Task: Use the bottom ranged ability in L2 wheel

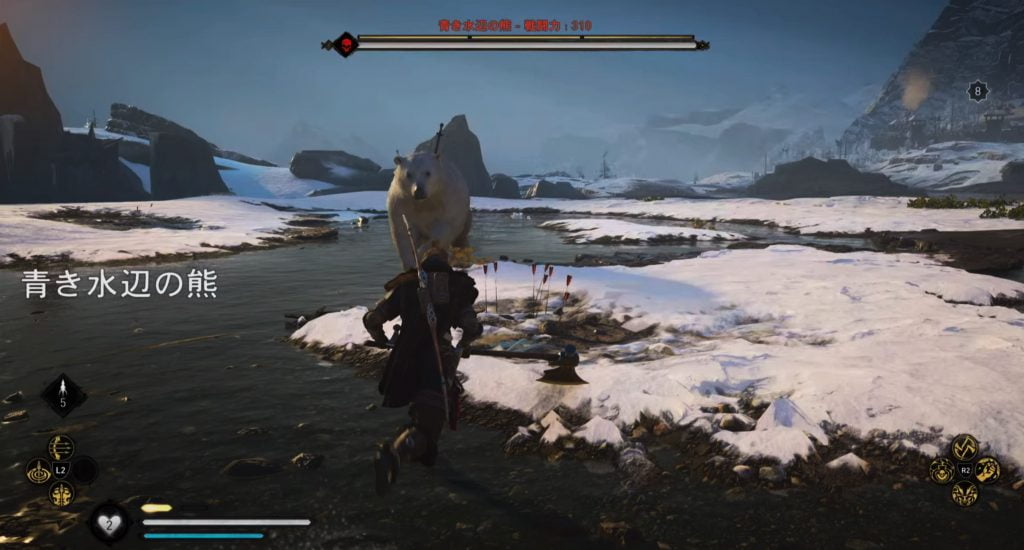Action: 61,493
